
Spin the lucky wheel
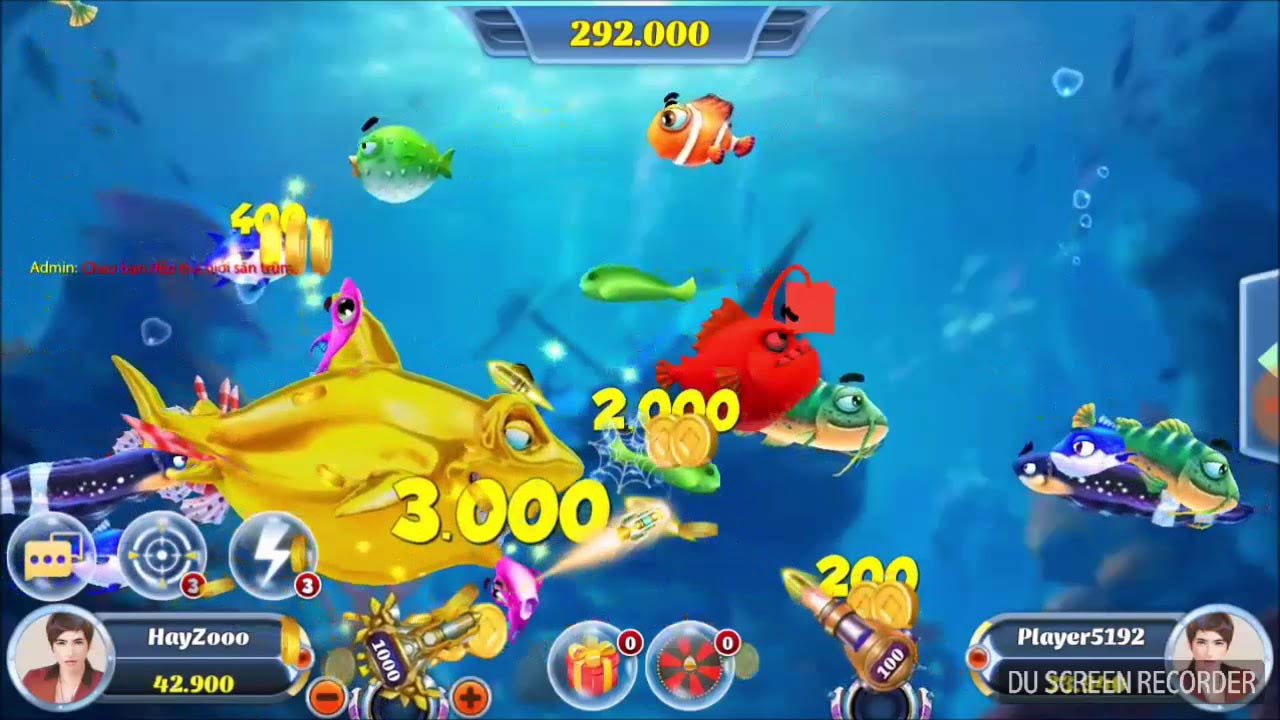(692, 666)
